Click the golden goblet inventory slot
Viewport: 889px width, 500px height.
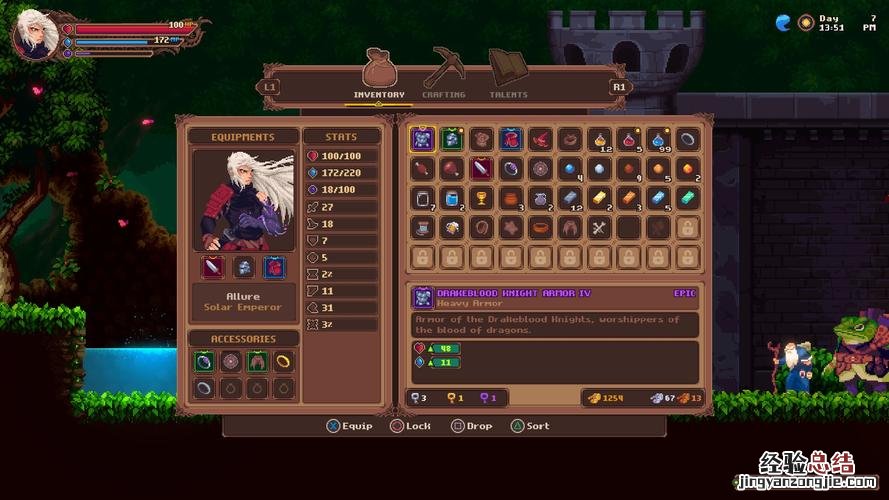(x=480, y=198)
